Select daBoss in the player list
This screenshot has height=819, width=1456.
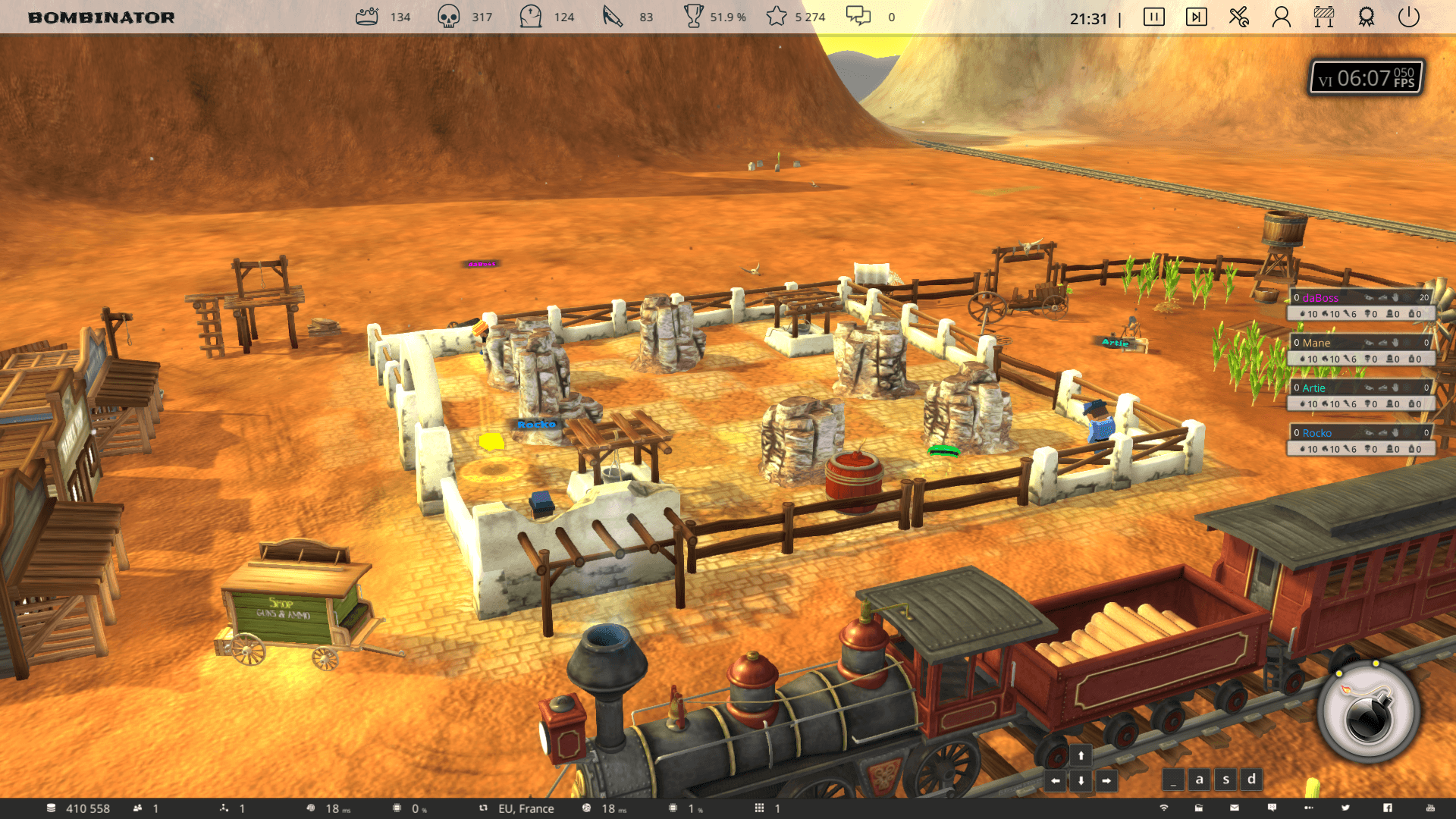tap(1320, 298)
